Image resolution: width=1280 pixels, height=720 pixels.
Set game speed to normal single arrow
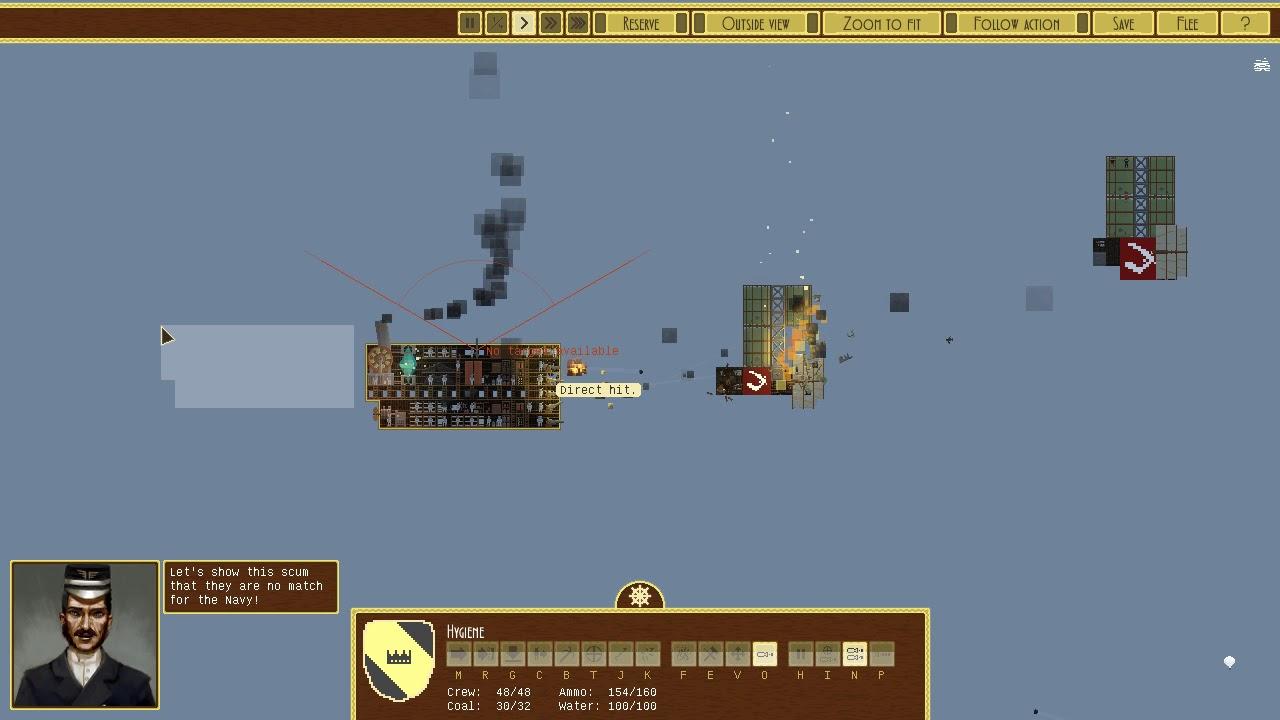point(523,23)
